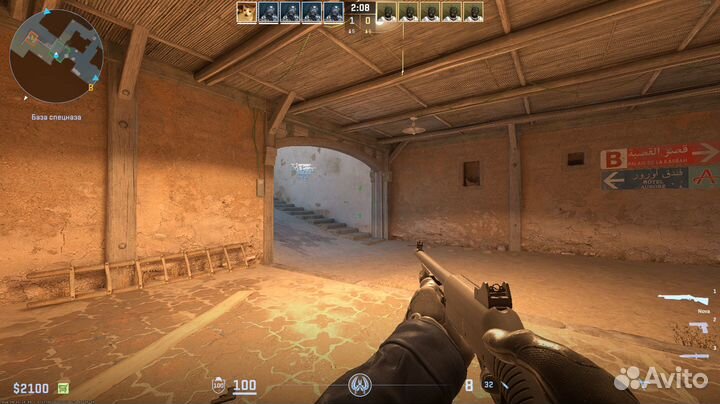This screenshot has width=720, height=404.
Task: Click the circular radar minimap
Action: [x=56, y=56]
